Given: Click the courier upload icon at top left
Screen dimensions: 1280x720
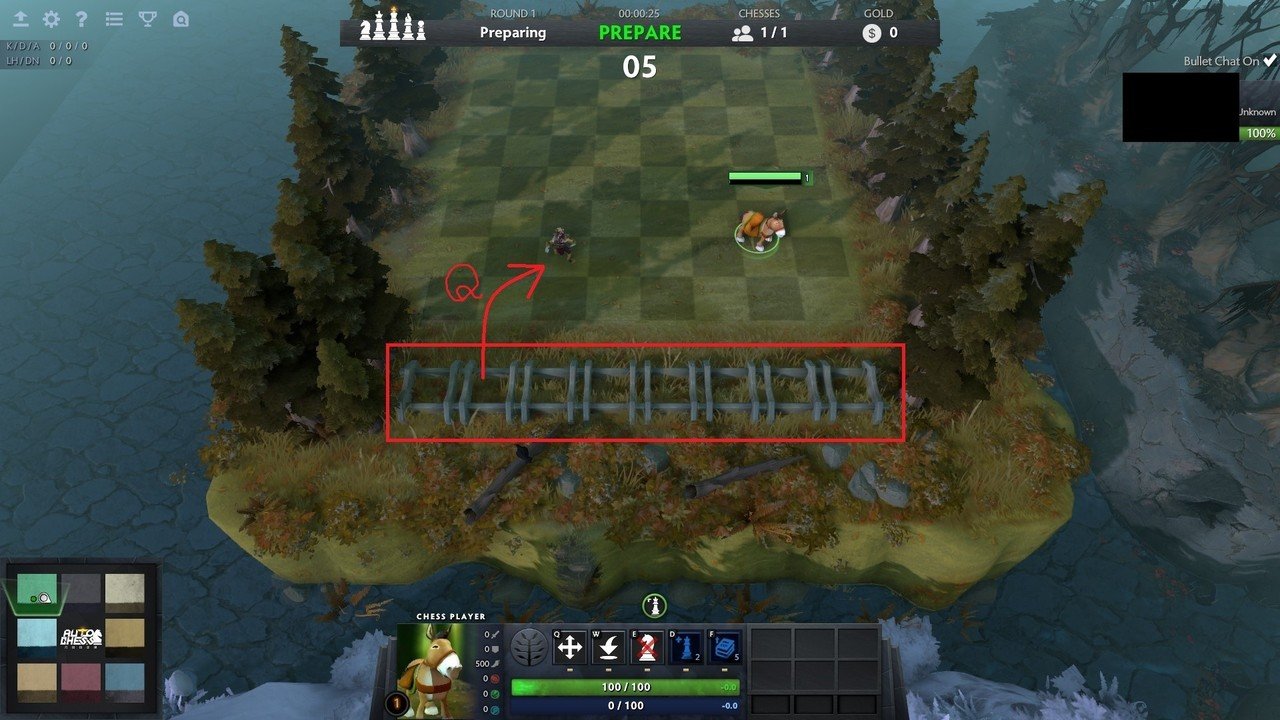Looking at the screenshot, I should click(x=22, y=18).
